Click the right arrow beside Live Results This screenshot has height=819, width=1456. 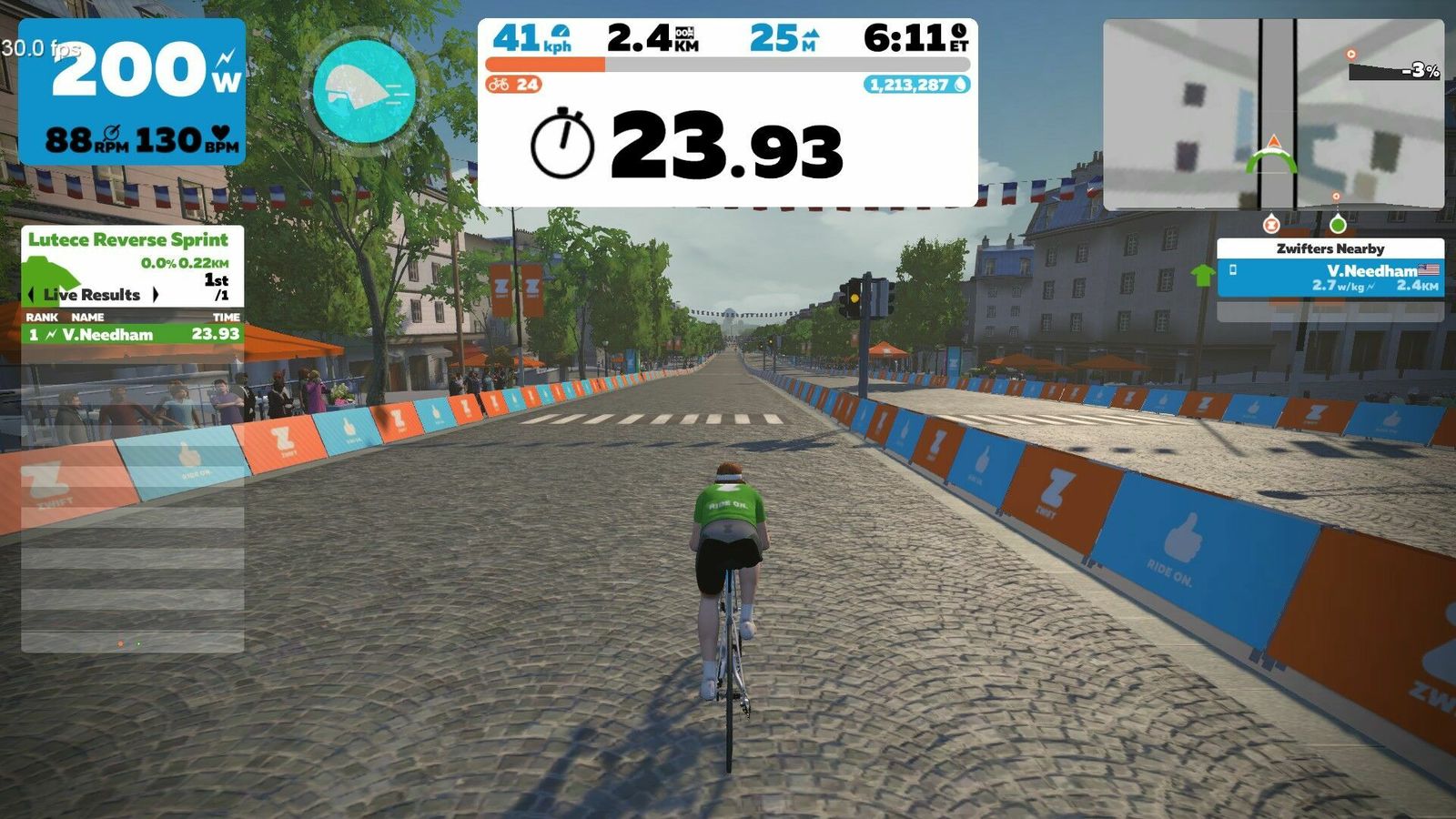pos(156,295)
